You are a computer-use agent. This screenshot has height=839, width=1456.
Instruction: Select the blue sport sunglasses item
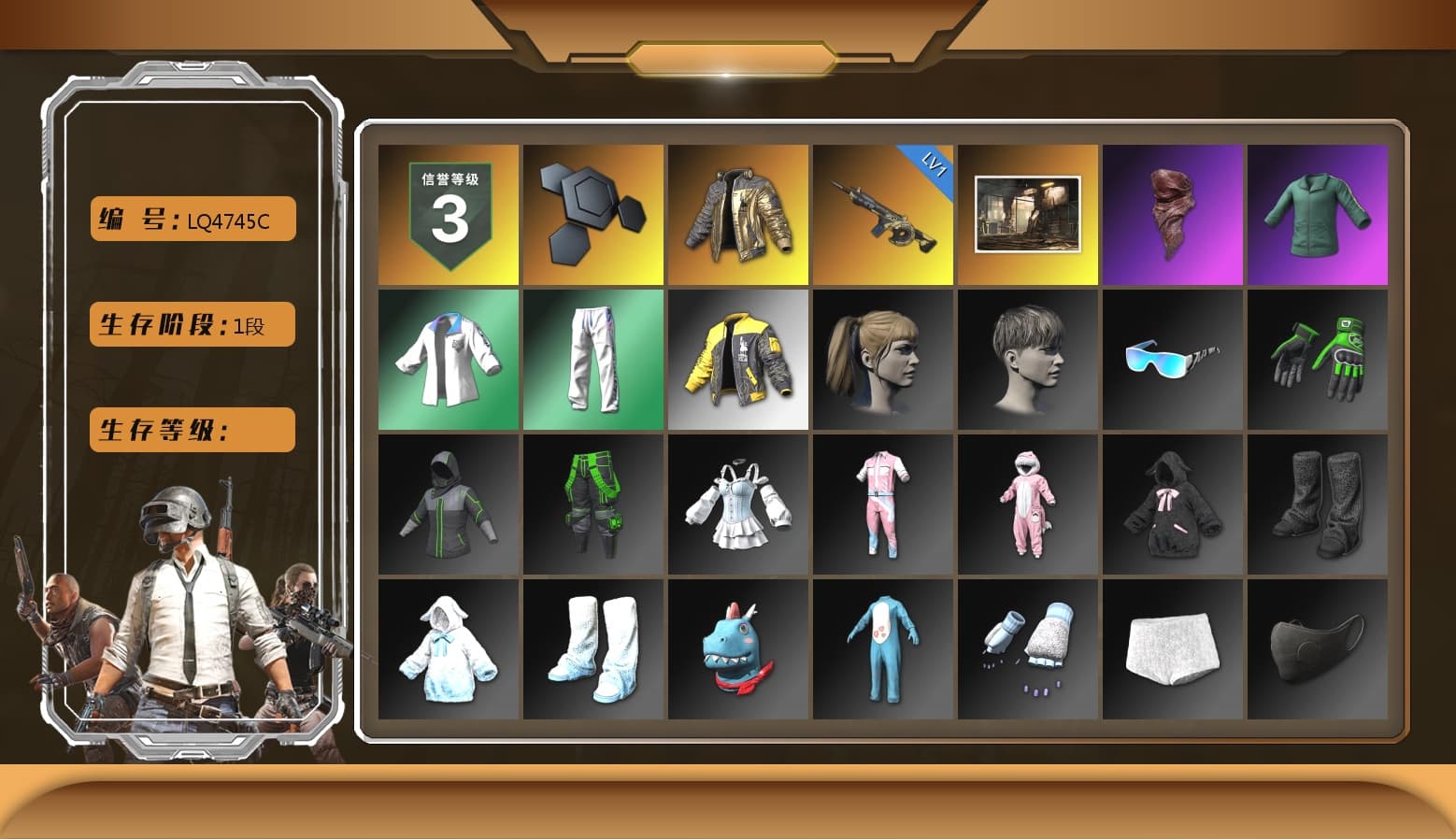[x=1172, y=360]
